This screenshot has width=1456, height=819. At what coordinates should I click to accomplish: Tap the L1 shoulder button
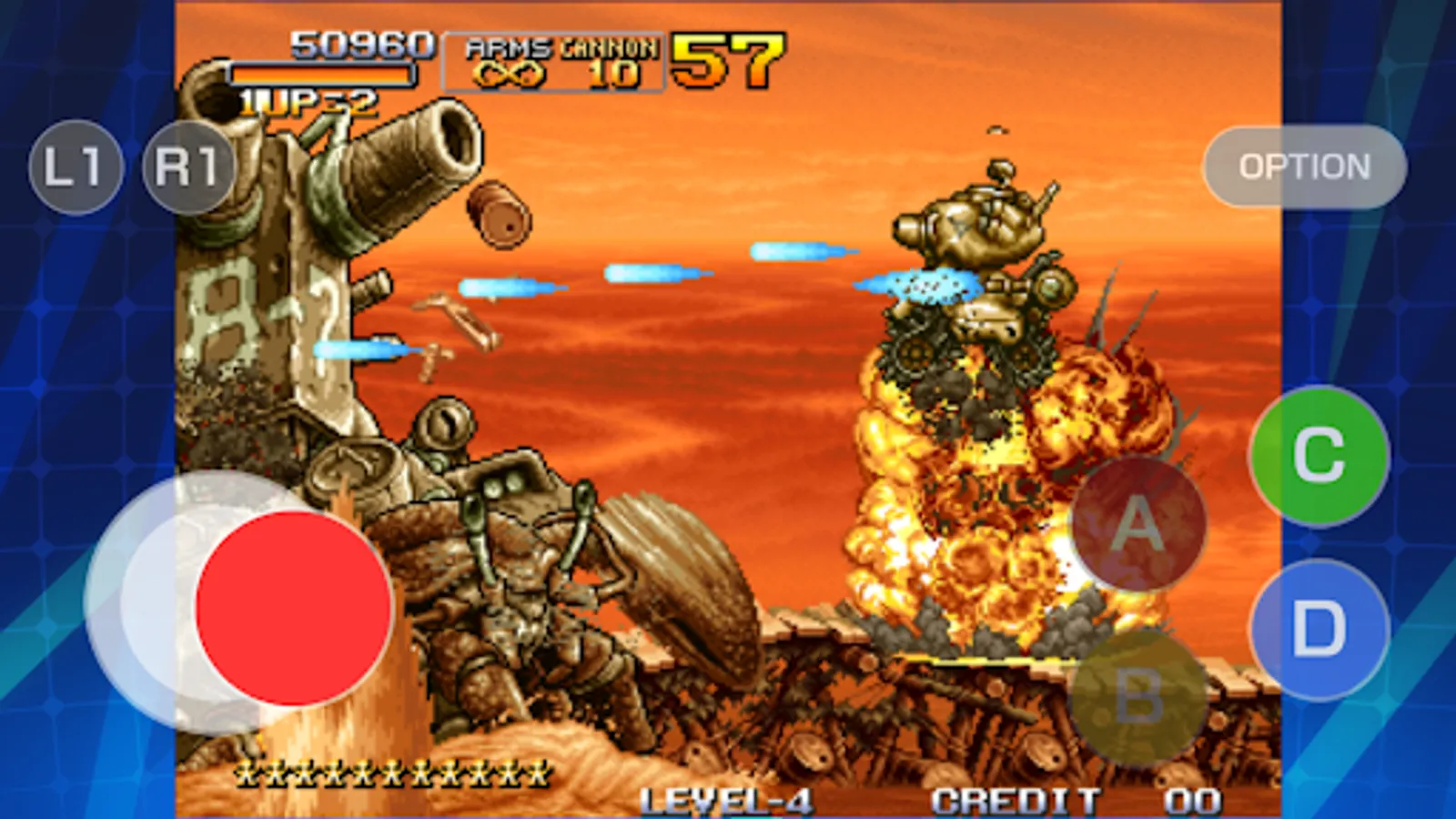[76, 166]
